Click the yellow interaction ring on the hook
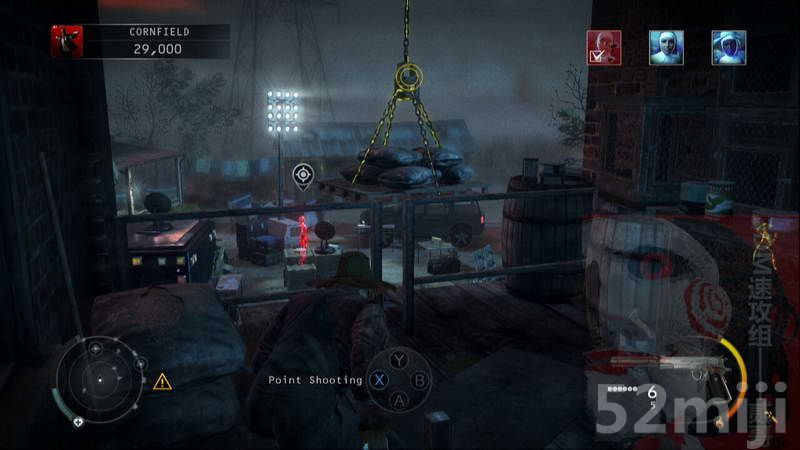 pyautogui.click(x=408, y=75)
